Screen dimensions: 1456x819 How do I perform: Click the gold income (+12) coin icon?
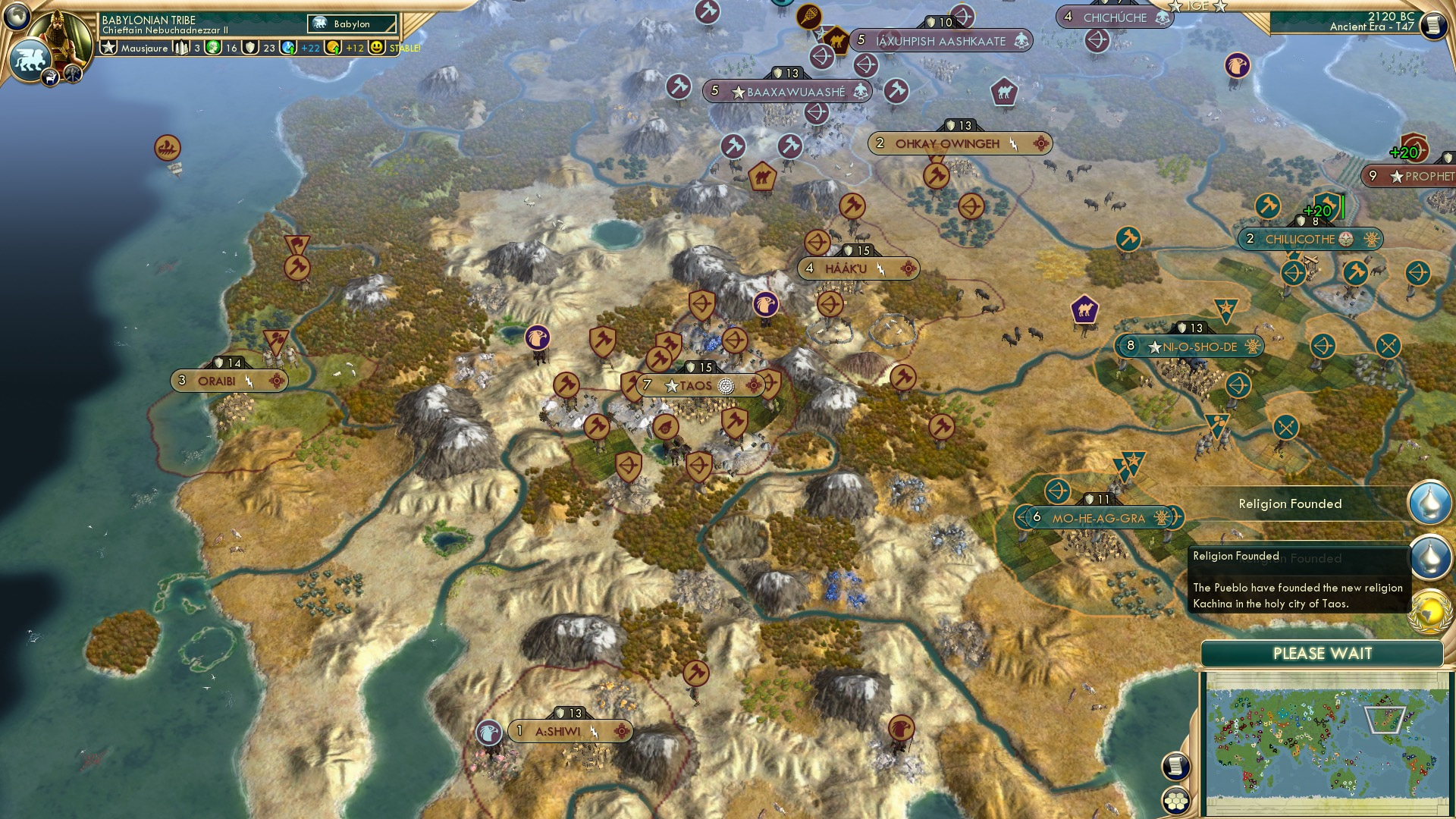[x=332, y=47]
